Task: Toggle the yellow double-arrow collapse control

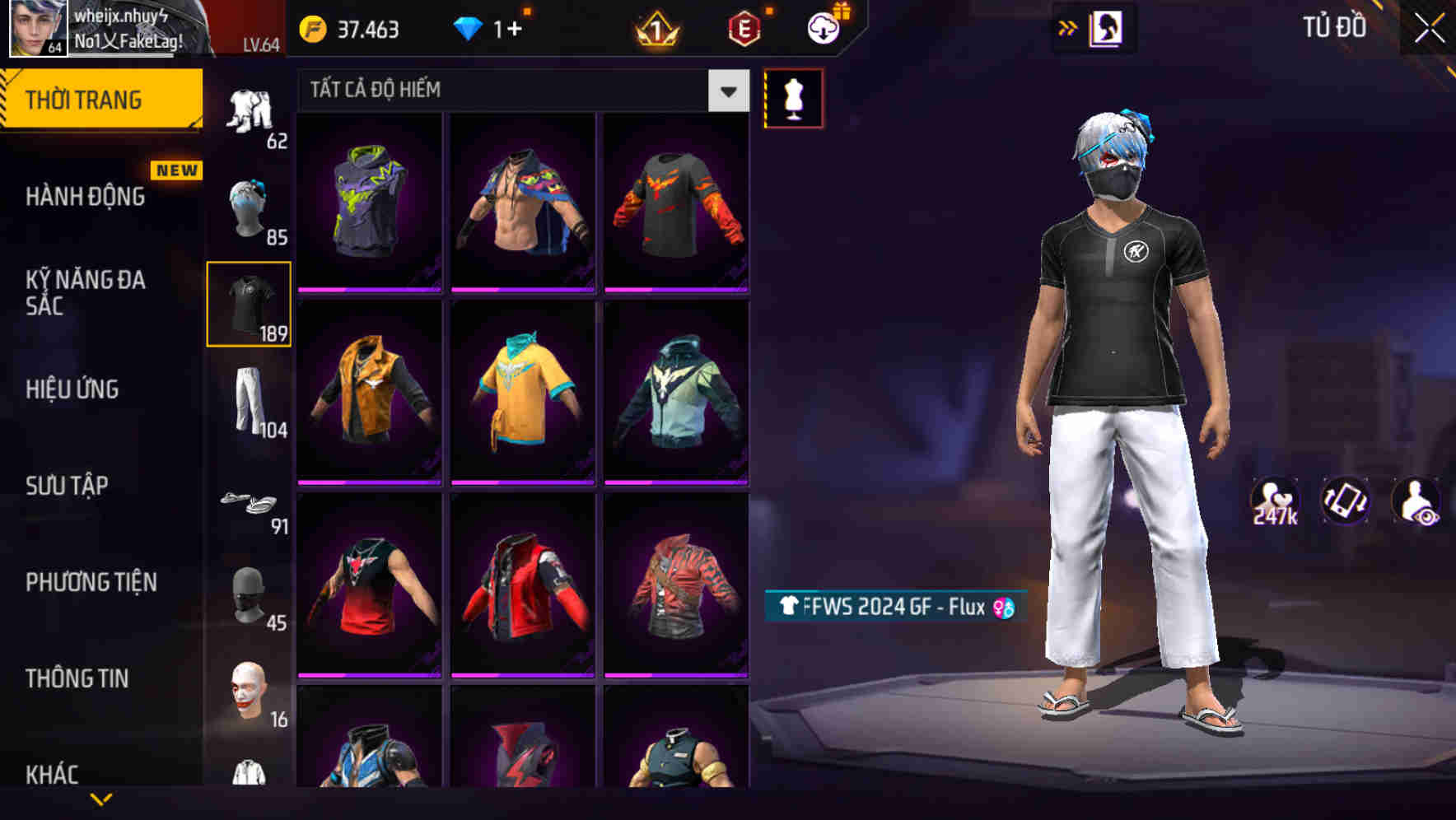Action: pyautogui.click(x=1067, y=27)
